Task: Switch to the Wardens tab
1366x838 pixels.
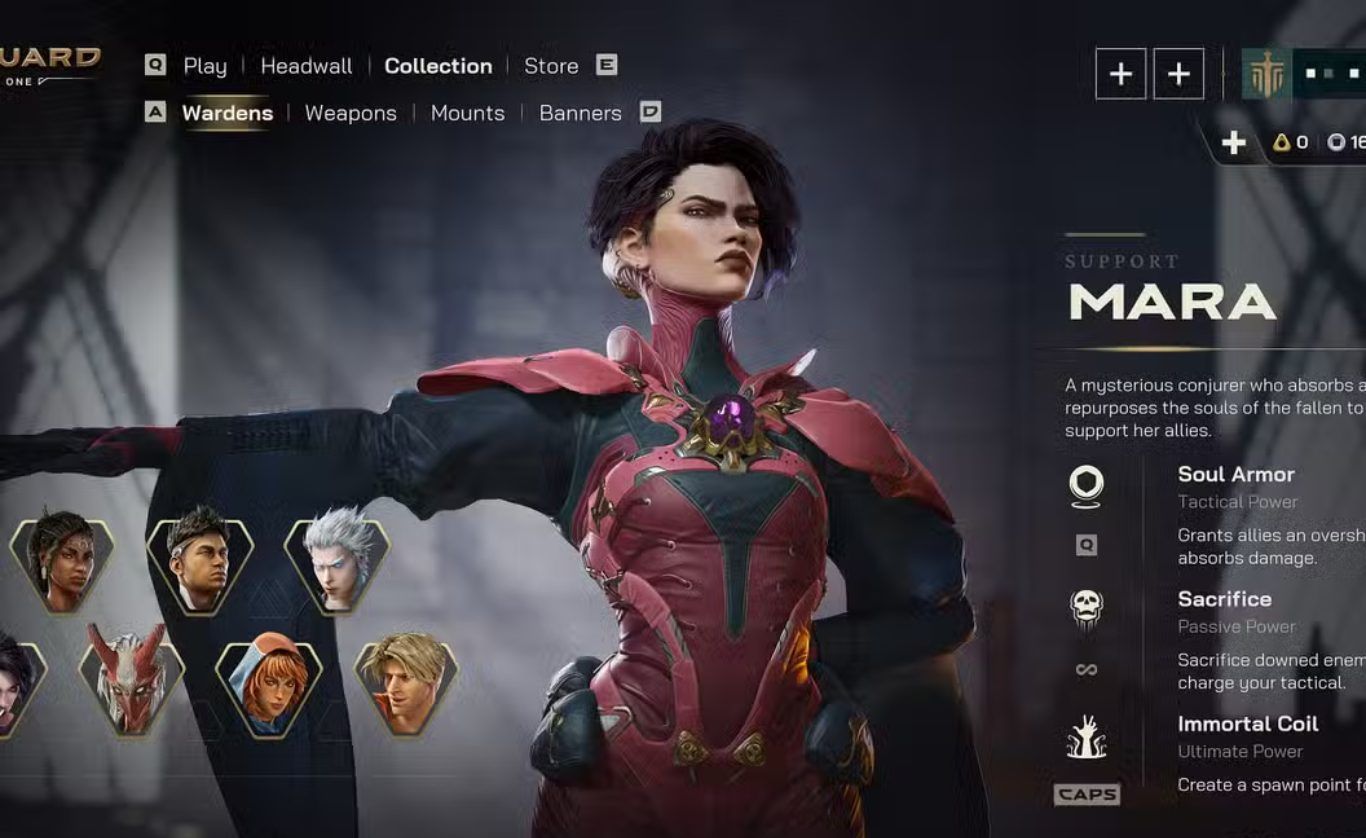Action: [227, 113]
